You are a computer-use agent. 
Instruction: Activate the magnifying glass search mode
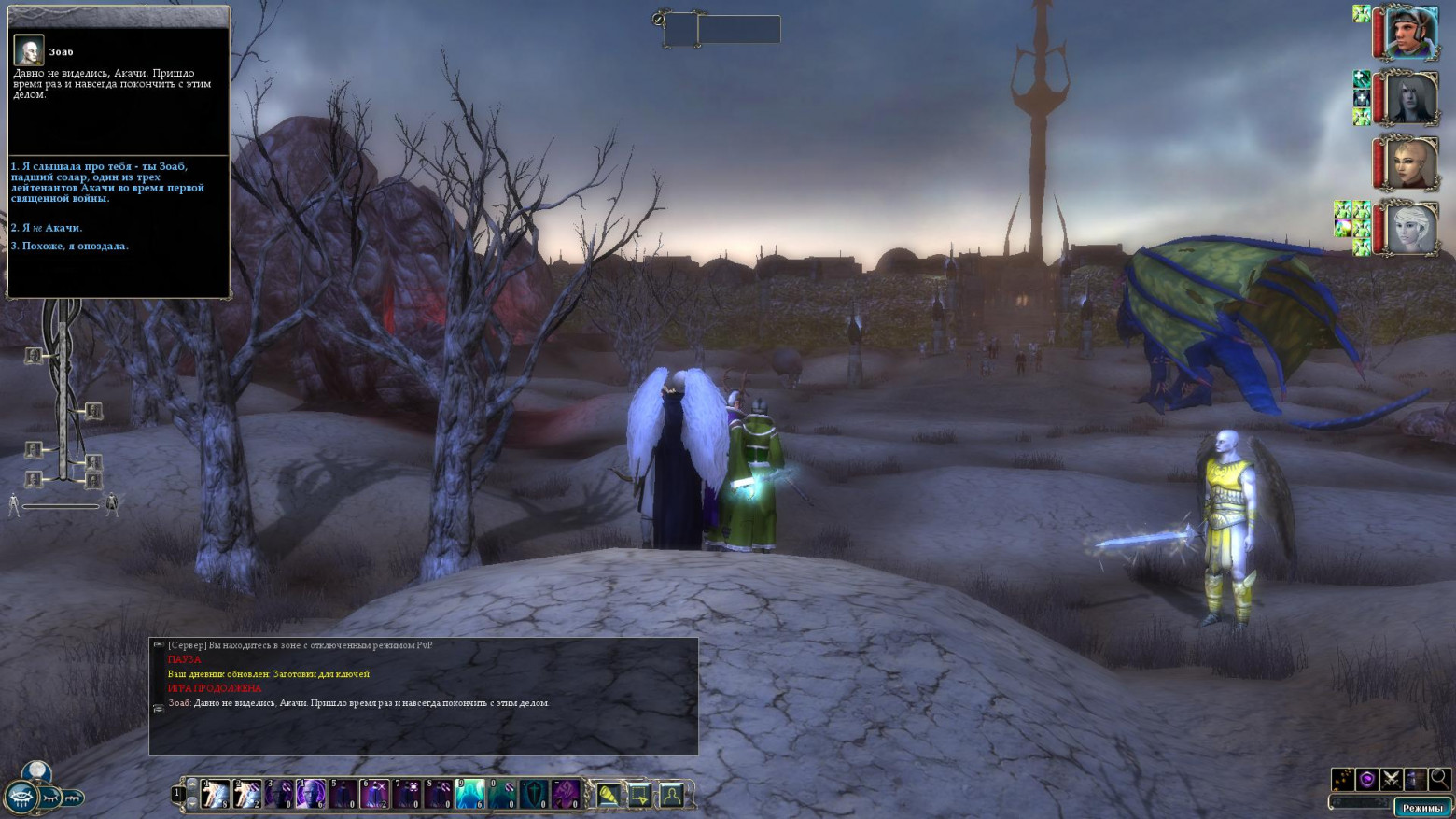pyautogui.click(x=1440, y=778)
